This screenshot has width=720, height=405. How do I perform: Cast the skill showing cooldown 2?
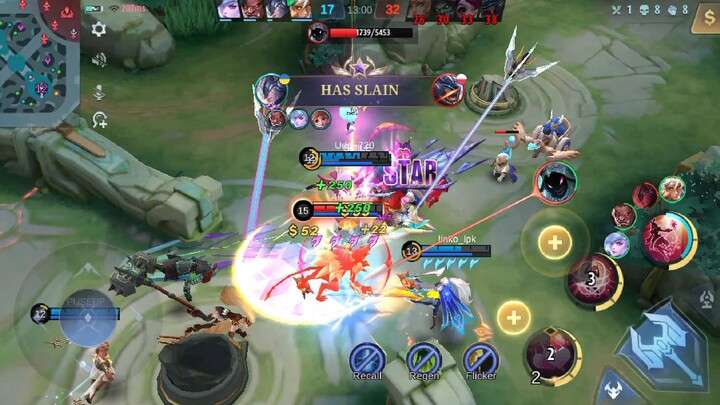click(x=551, y=353)
